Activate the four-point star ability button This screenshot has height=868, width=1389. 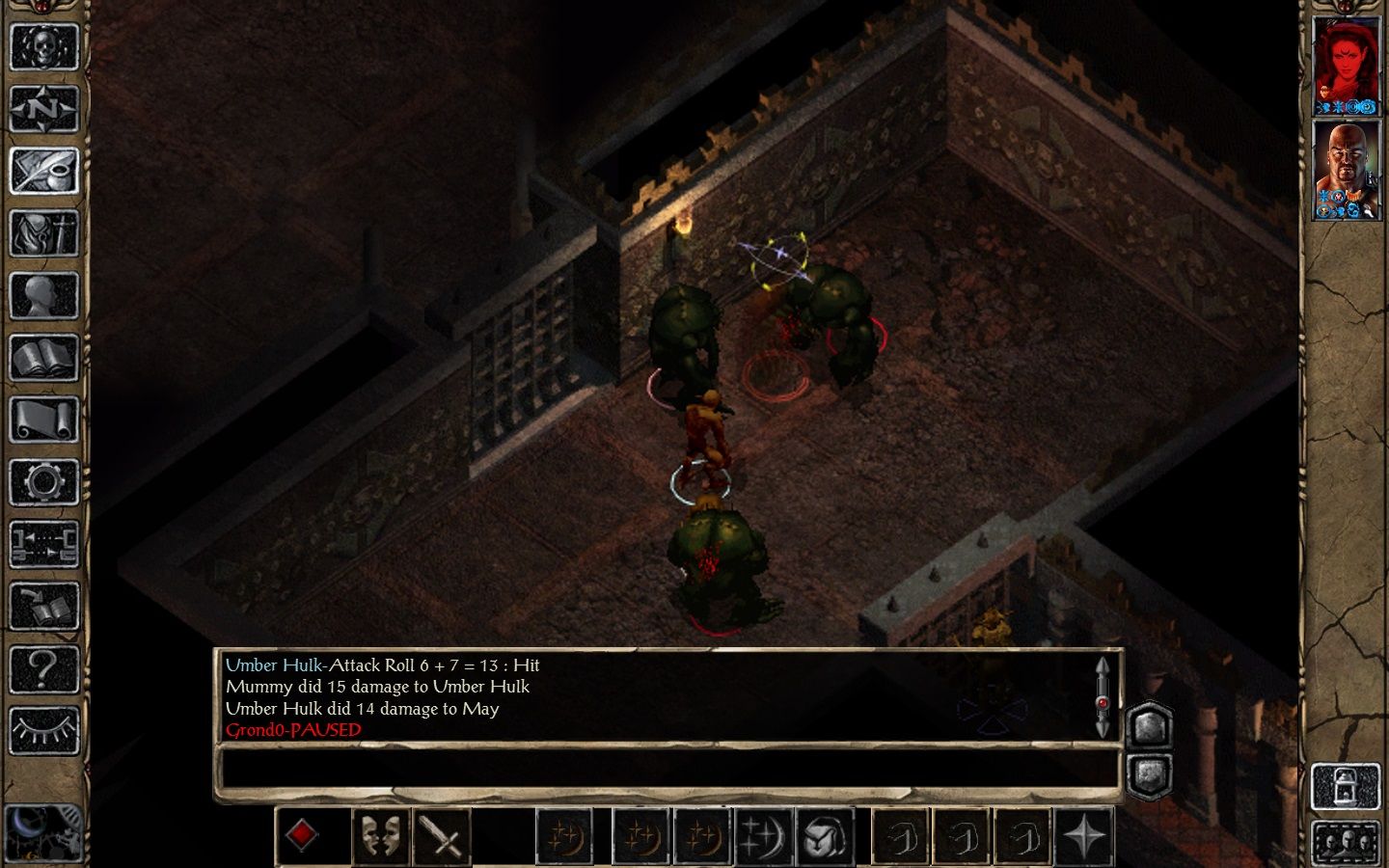(x=1084, y=835)
